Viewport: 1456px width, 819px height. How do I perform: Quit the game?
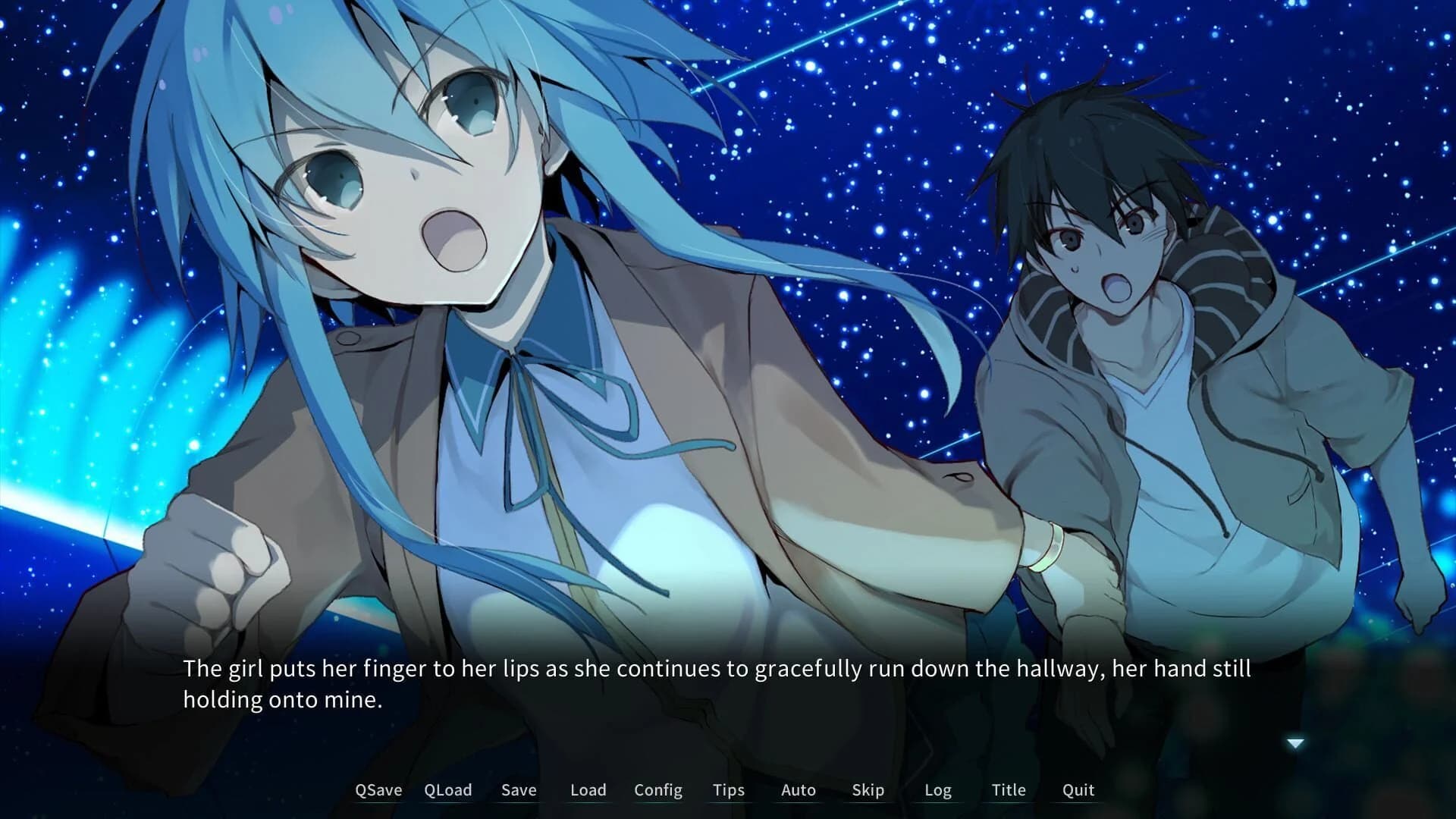1078,789
